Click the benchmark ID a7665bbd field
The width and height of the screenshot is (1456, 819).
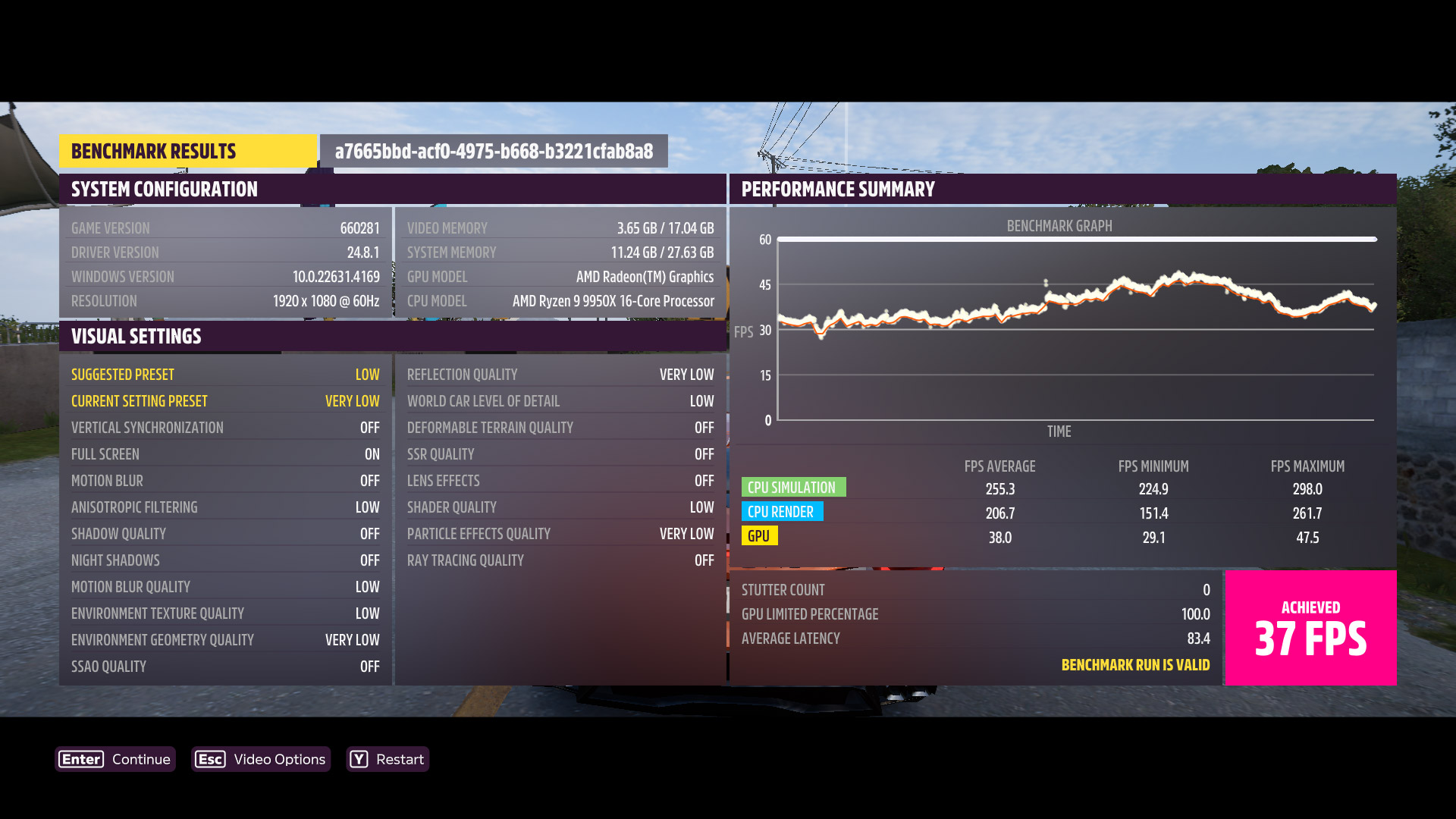pos(494,151)
